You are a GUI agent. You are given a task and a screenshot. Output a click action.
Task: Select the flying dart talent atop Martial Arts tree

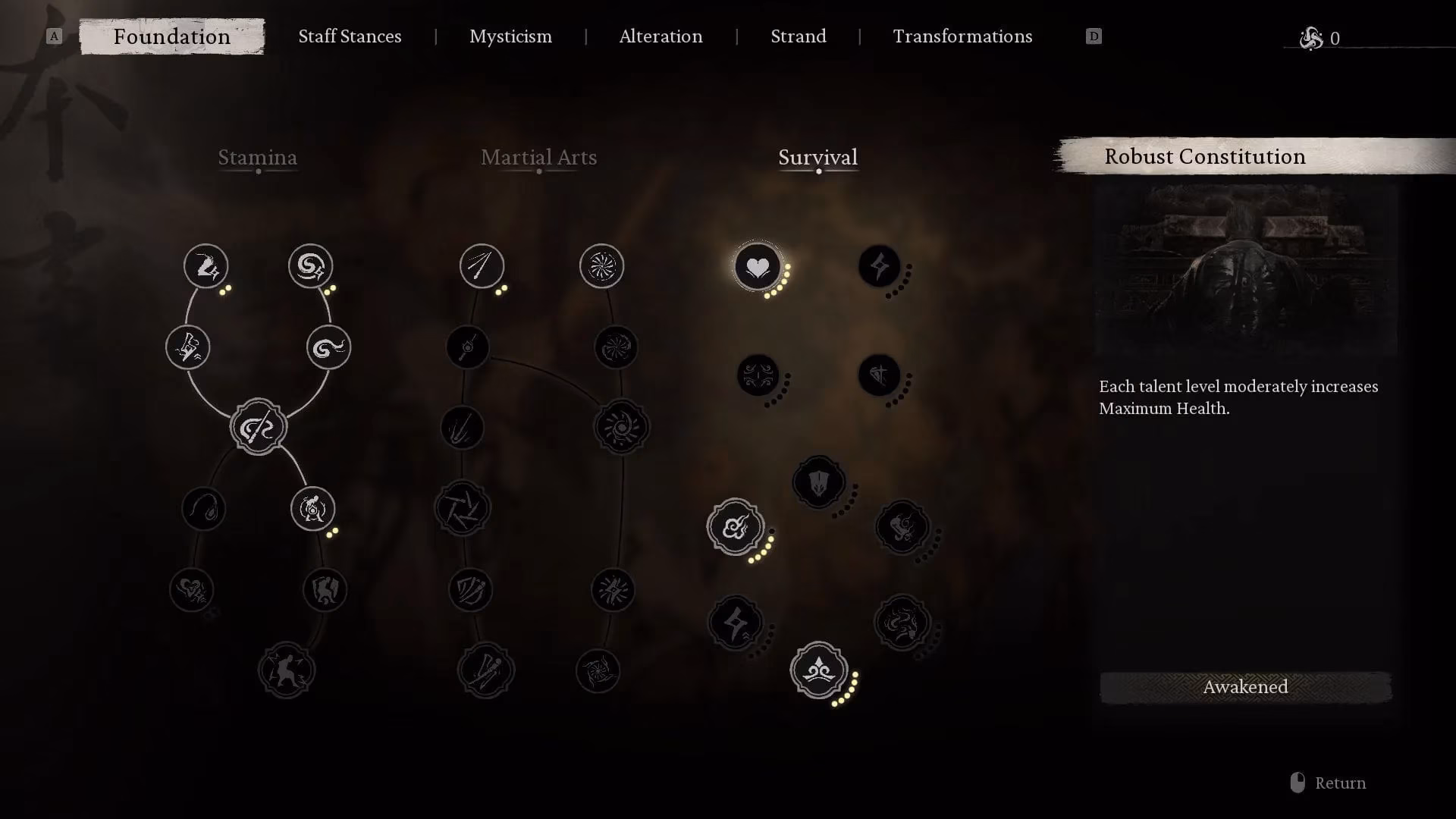[x=482, y=266]
